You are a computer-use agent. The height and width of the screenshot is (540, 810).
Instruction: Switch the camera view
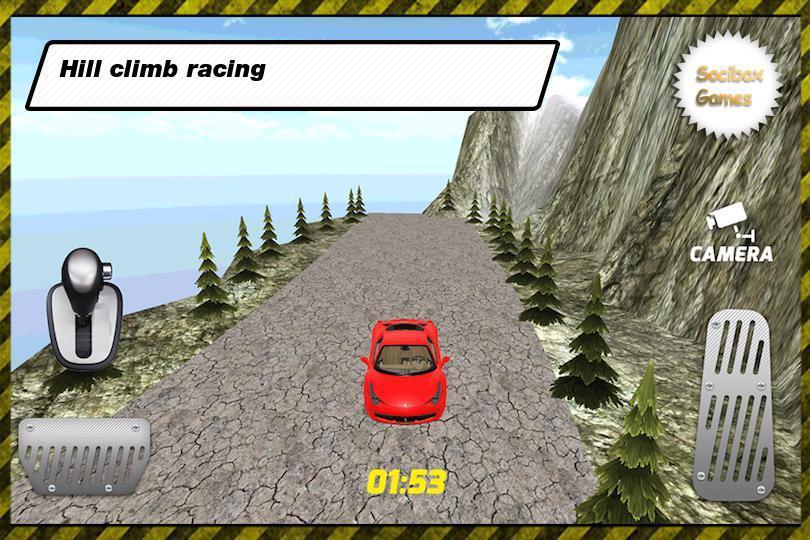732,236
